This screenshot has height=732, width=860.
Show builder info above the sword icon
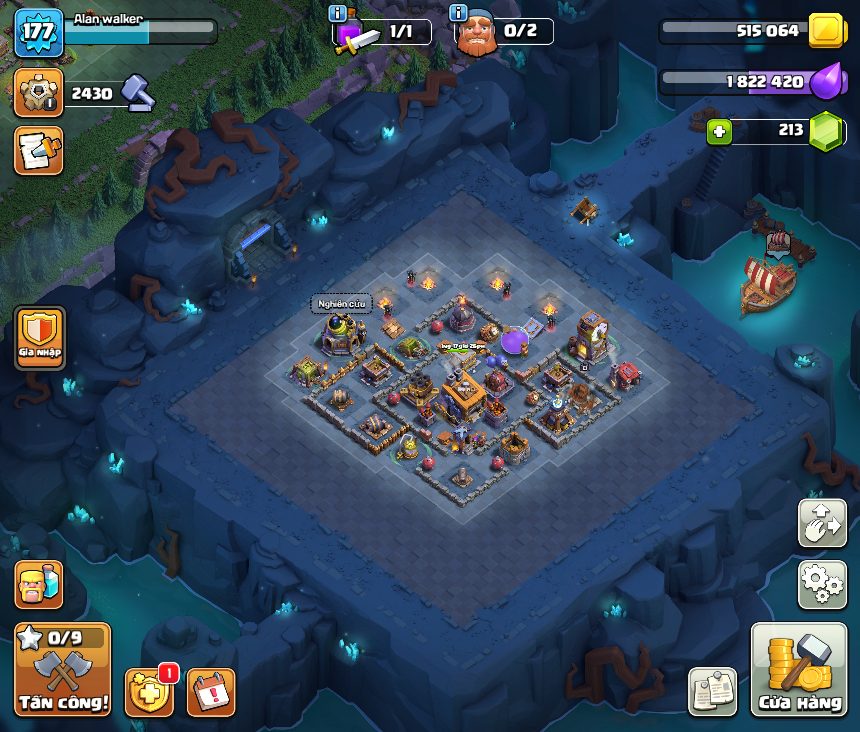338,13
